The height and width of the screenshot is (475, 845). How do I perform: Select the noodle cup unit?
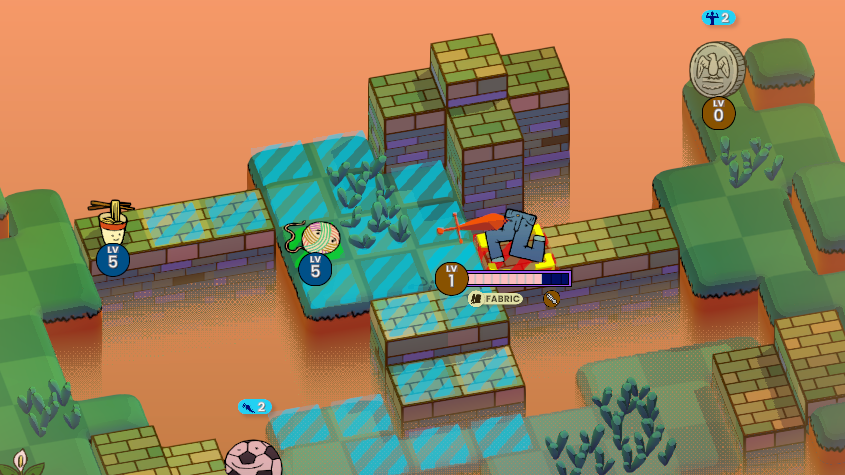pos(113,225)
